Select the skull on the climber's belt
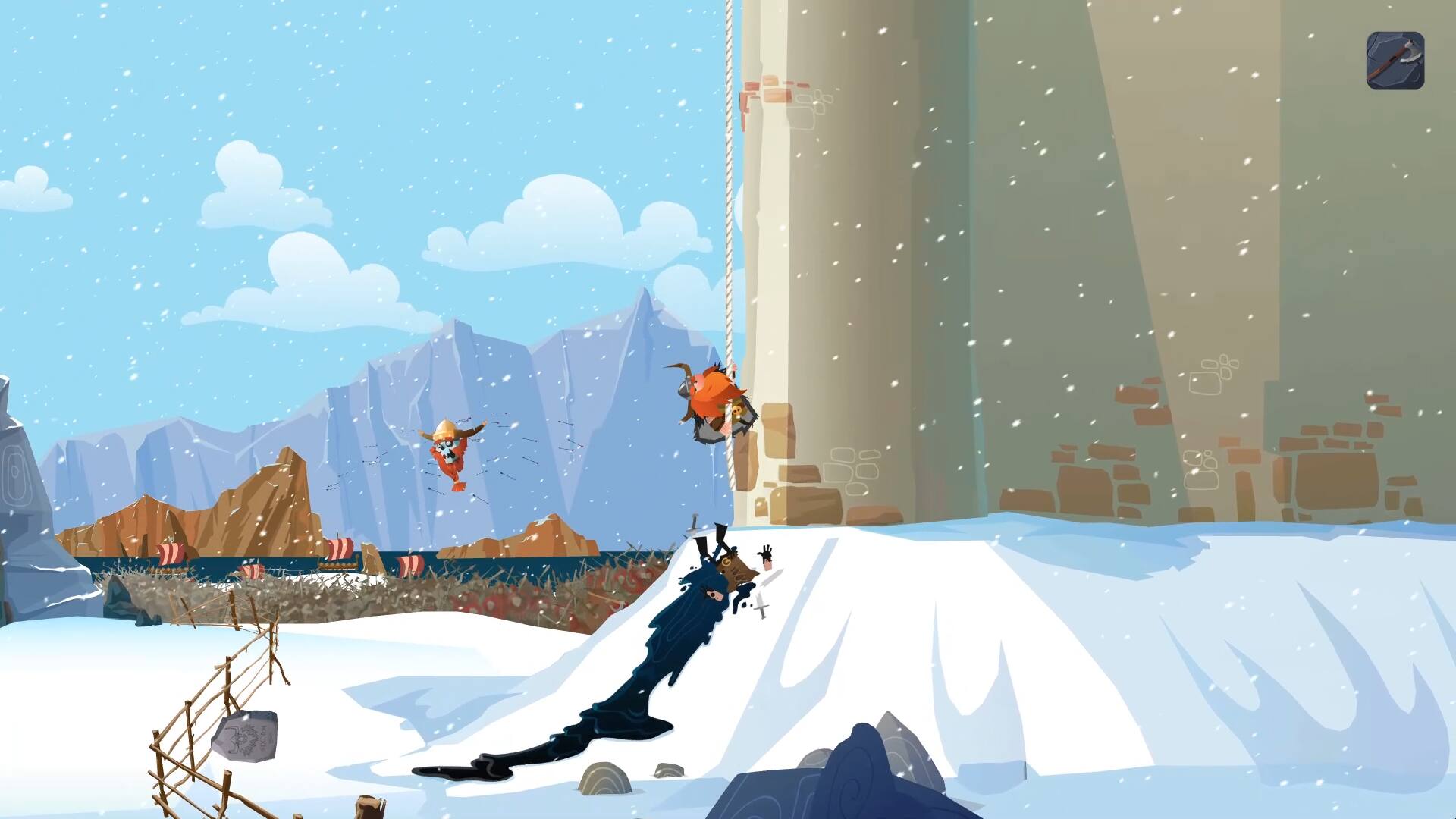This screenshot has width=1456, height=819. click(737, 410)
